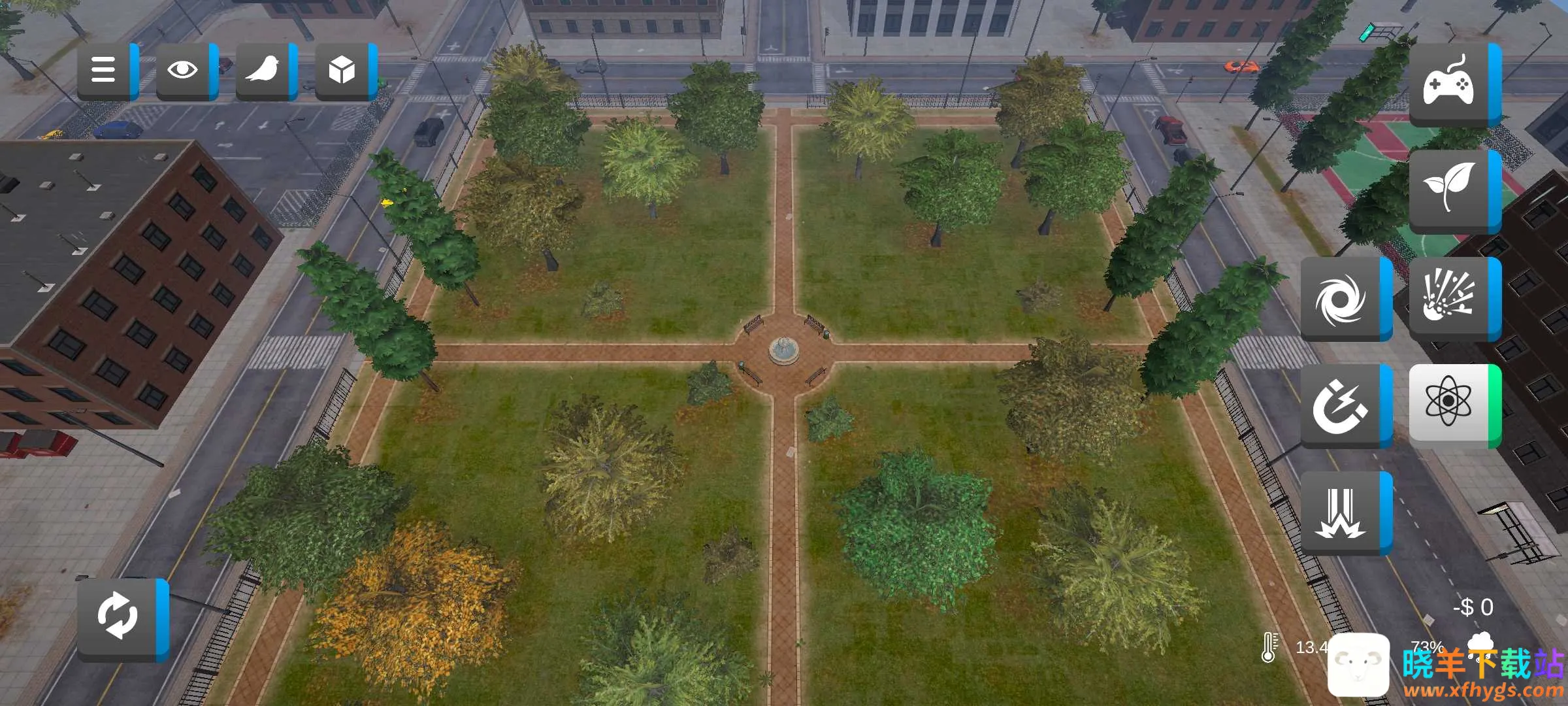Image resolution: width=1568 pixels, height=706 pixels.
Task: Click the circular arrows reset button
Action: (118, 618)
